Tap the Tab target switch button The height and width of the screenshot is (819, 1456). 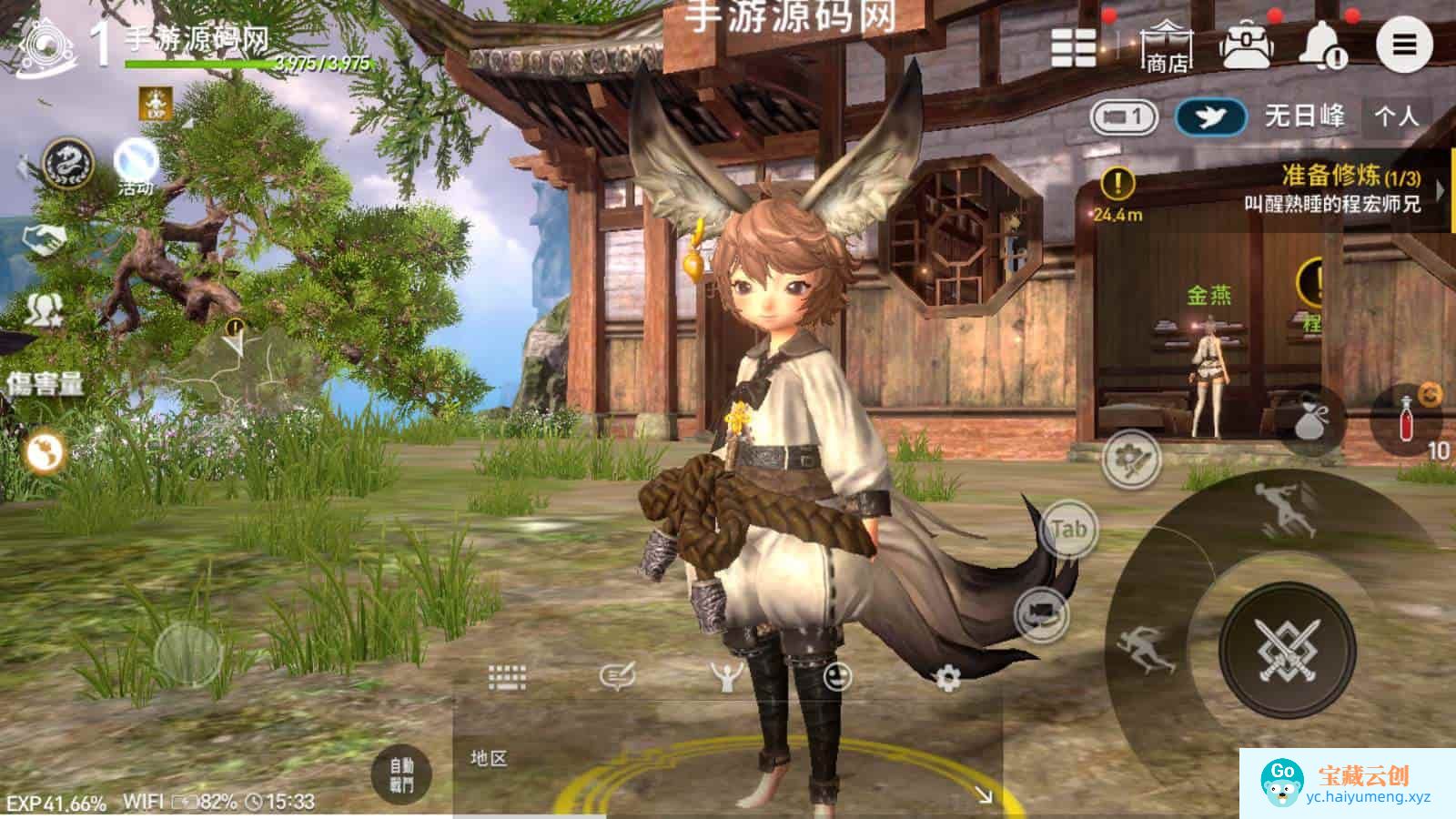coord(1068,529)
